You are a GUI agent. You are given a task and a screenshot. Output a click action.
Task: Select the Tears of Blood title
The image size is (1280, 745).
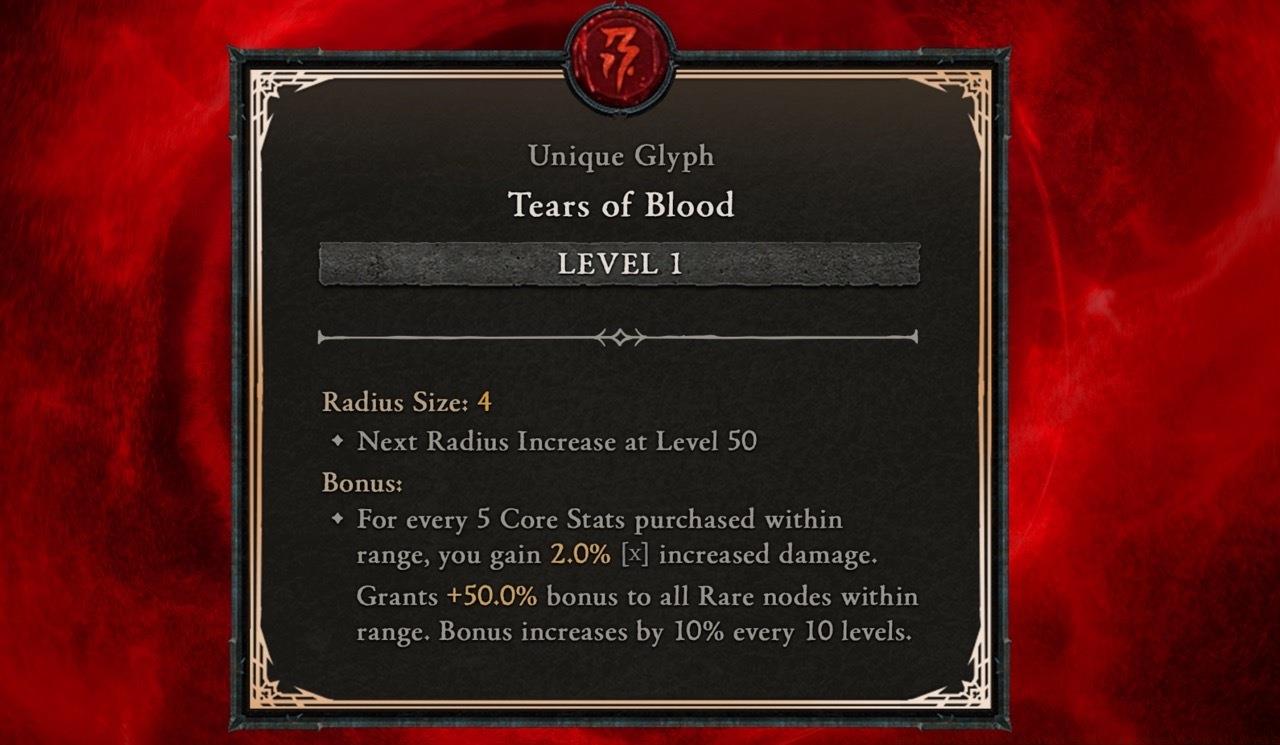tap(622, 206)
